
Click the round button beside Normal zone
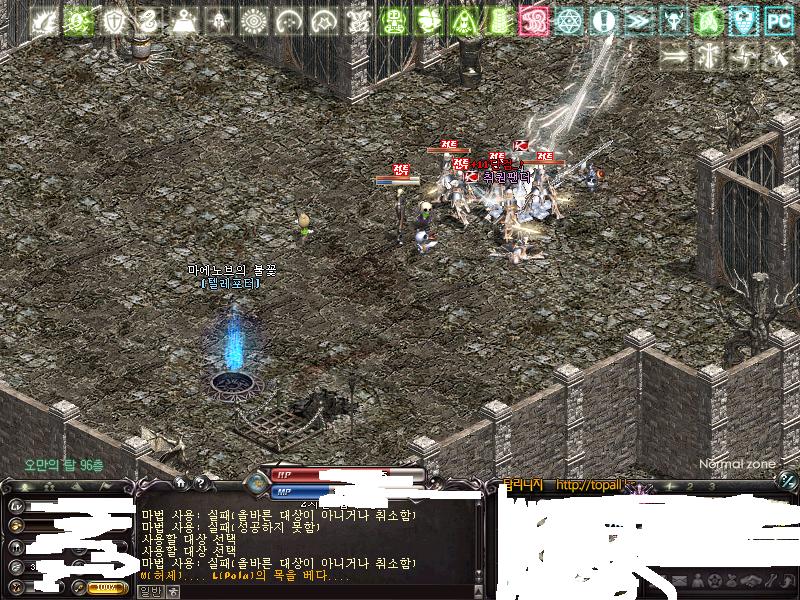788,480
